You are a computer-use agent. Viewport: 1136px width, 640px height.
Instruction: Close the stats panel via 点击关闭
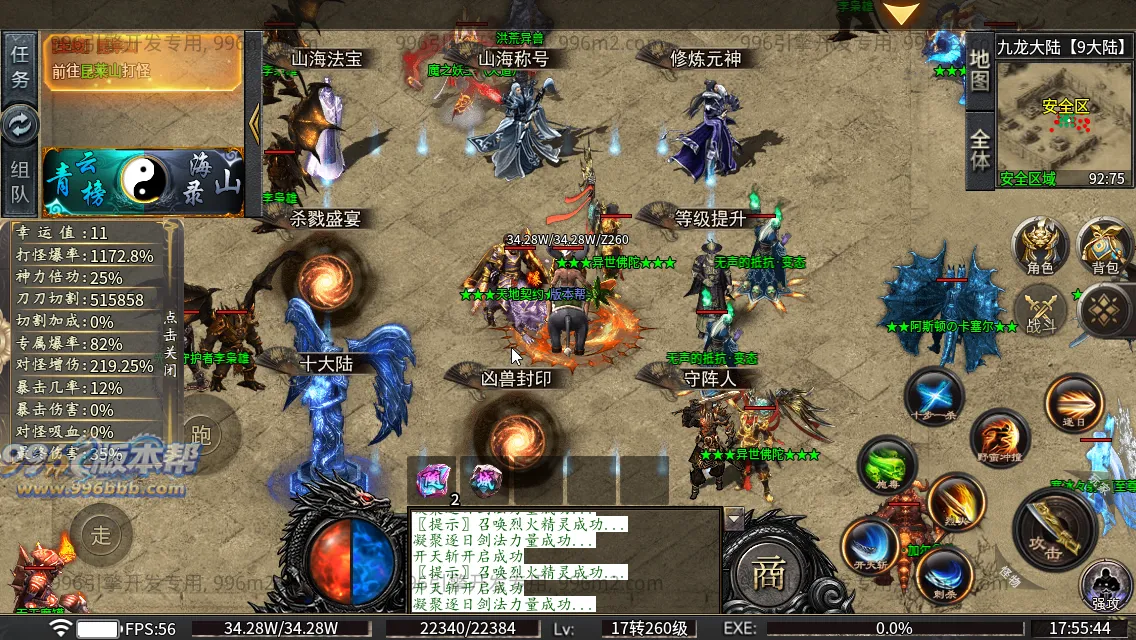pyautogui.click(x=170, y=342)
